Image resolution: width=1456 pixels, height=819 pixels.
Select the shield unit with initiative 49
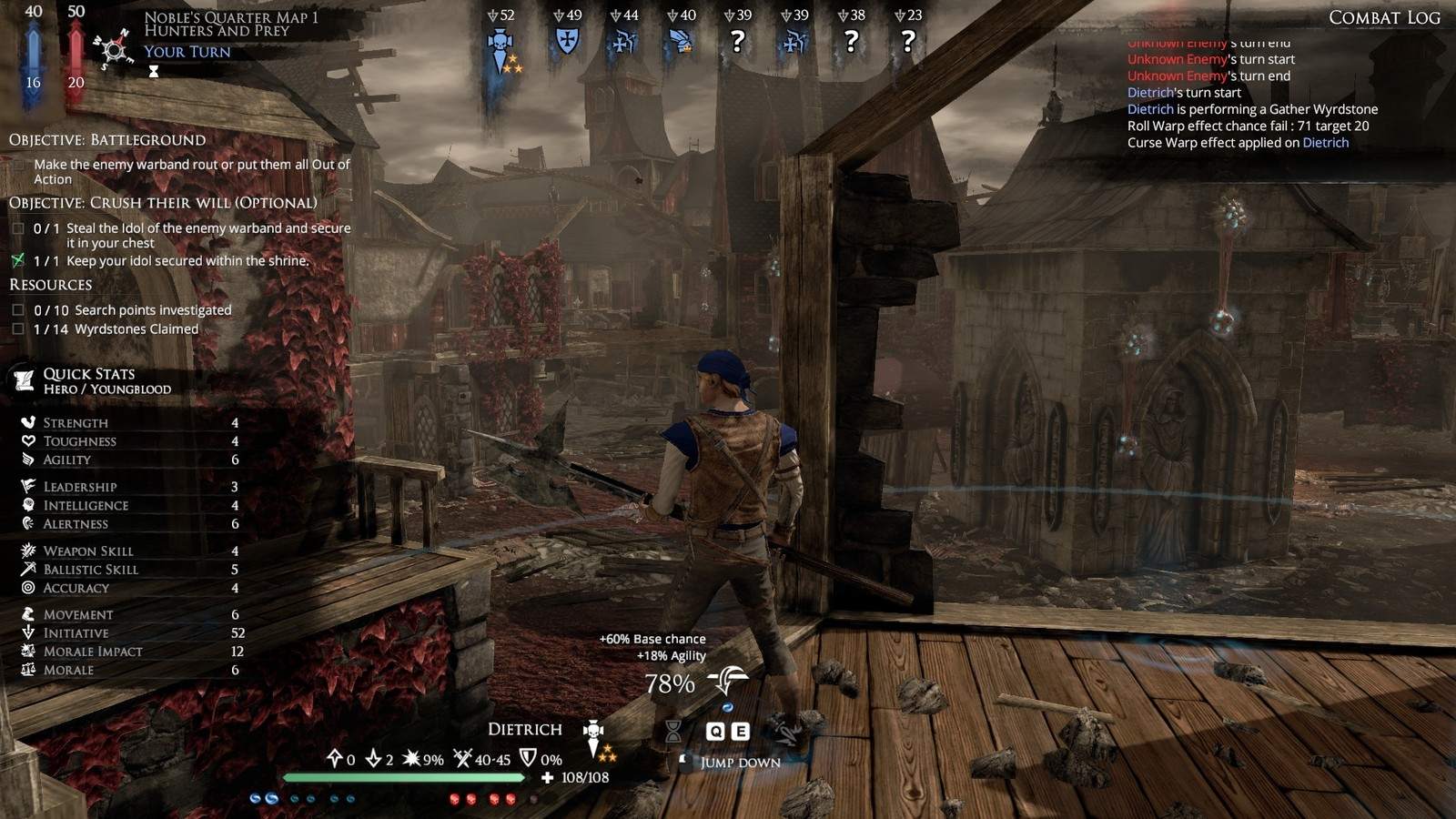(x=567, y=41)
